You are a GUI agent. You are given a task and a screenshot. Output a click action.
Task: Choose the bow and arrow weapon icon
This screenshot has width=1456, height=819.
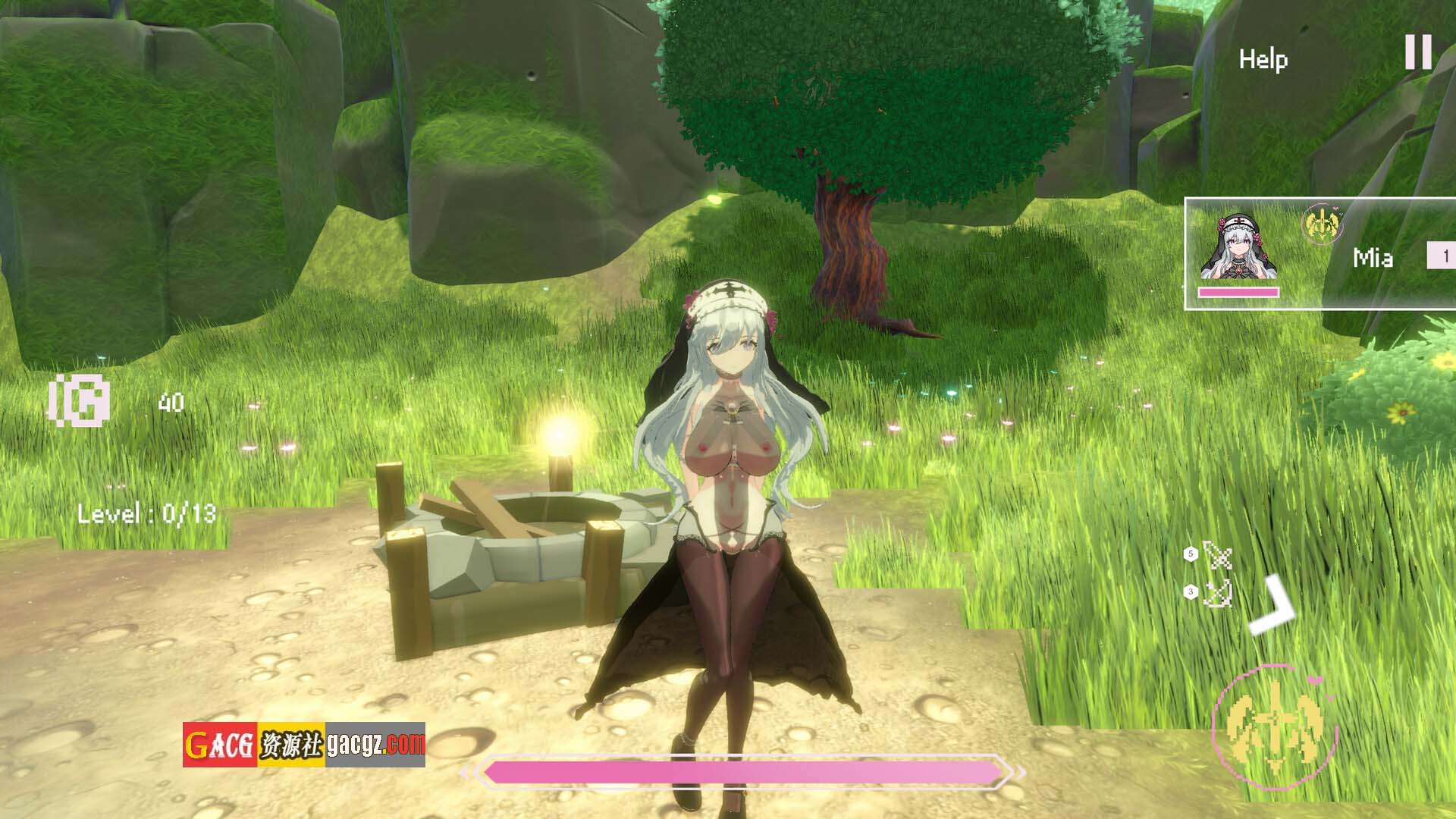[1217, 593]
